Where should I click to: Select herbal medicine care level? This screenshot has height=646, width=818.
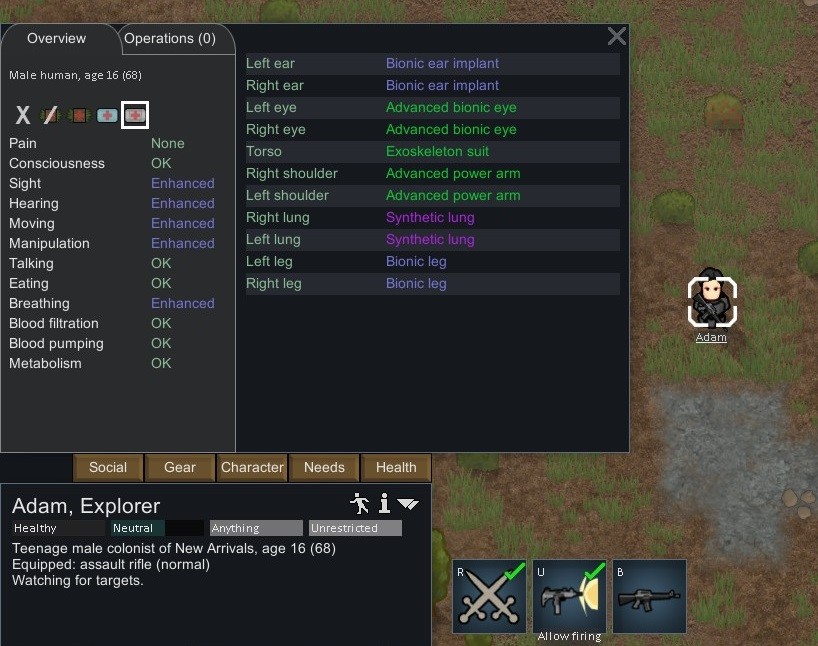click(x=79, y=115)
